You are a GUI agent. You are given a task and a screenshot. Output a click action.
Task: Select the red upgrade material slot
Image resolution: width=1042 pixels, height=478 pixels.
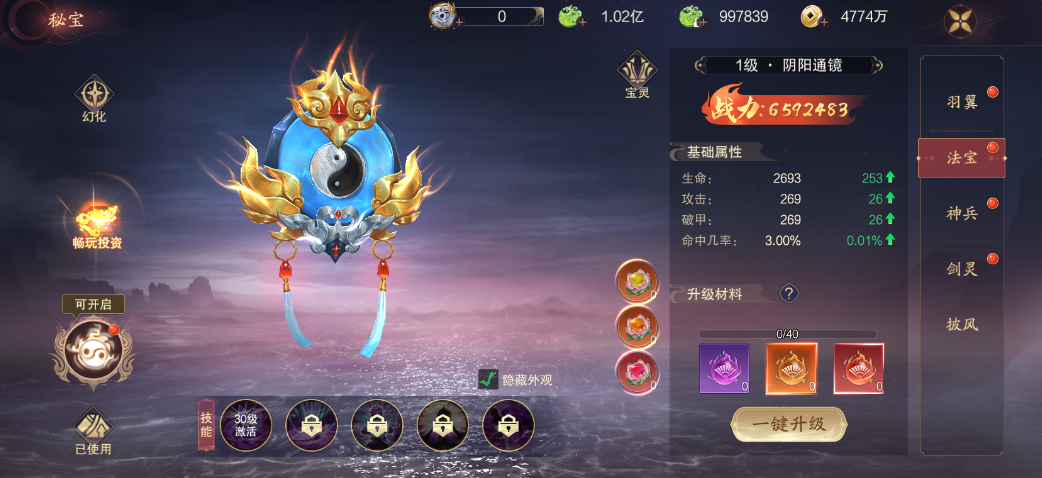[x=858, y=368]
